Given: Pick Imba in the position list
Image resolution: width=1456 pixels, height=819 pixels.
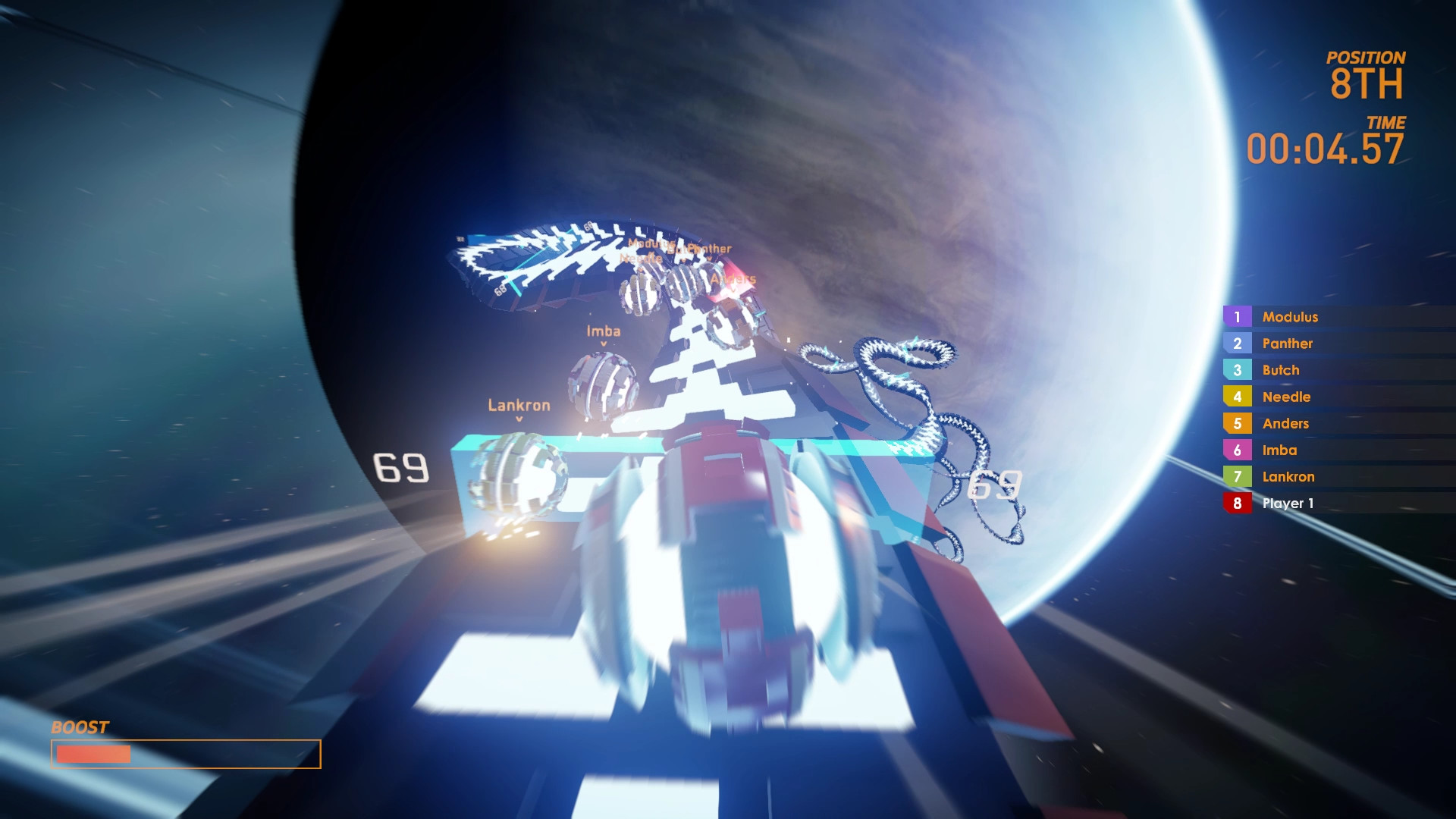Looking at the screenshot, I should [1279, 450].
